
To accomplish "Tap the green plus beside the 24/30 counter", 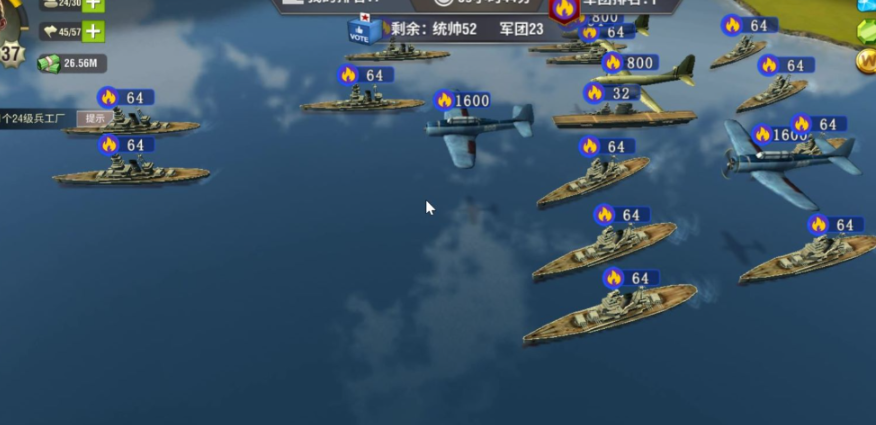I will (x=92, y=4).
